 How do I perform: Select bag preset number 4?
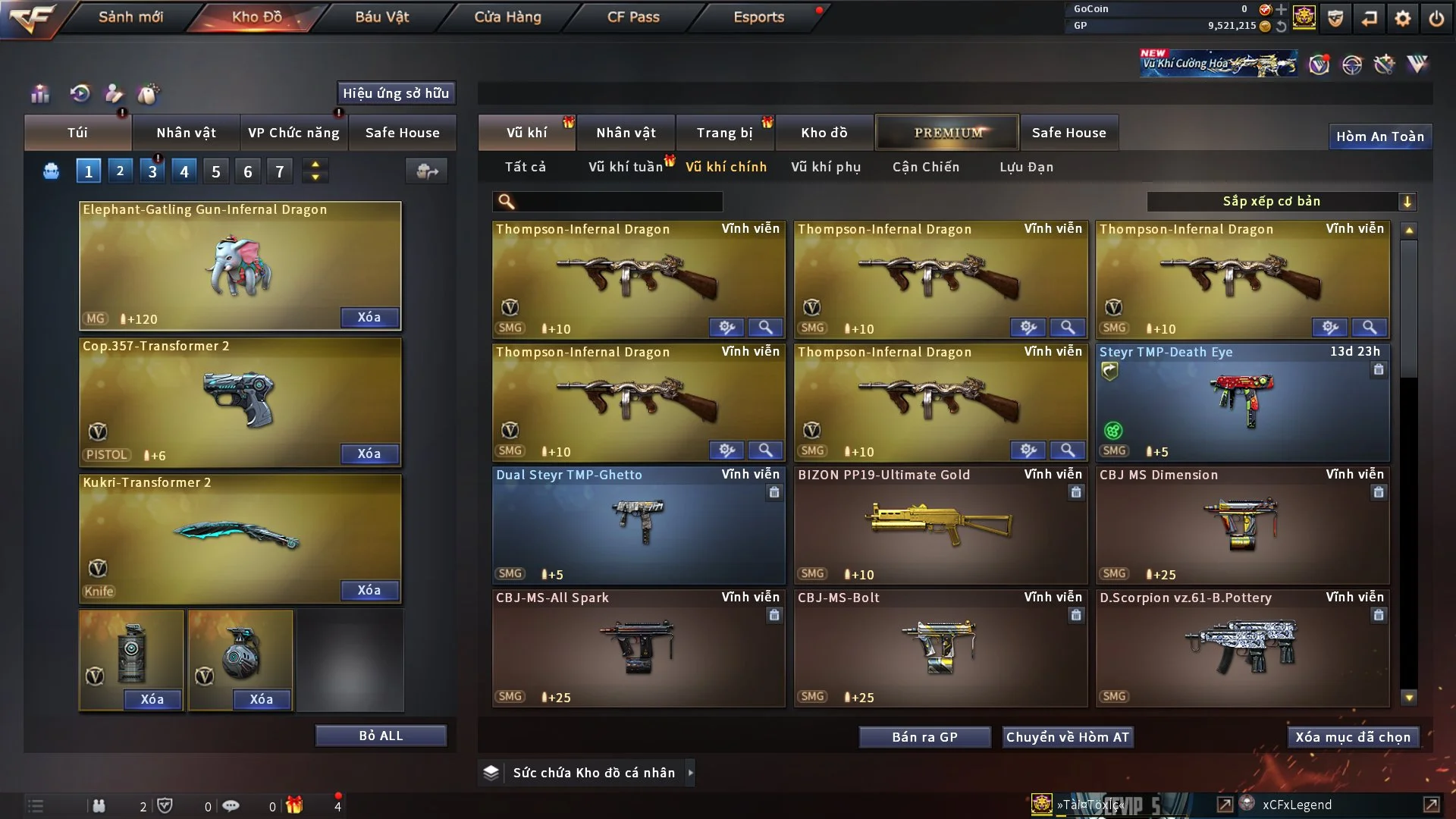pos(184,171)
